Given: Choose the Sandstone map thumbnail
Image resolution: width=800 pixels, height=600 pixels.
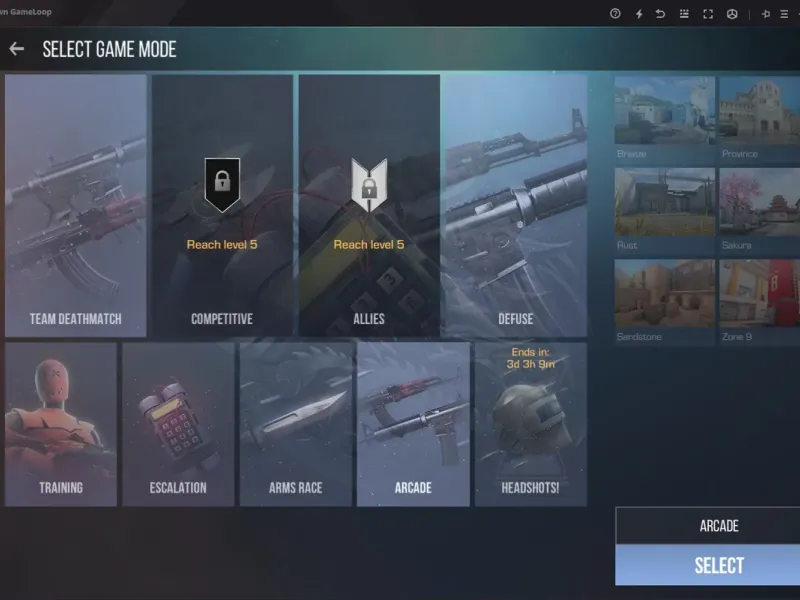Looking at the screenshot, I should (664, 296).
